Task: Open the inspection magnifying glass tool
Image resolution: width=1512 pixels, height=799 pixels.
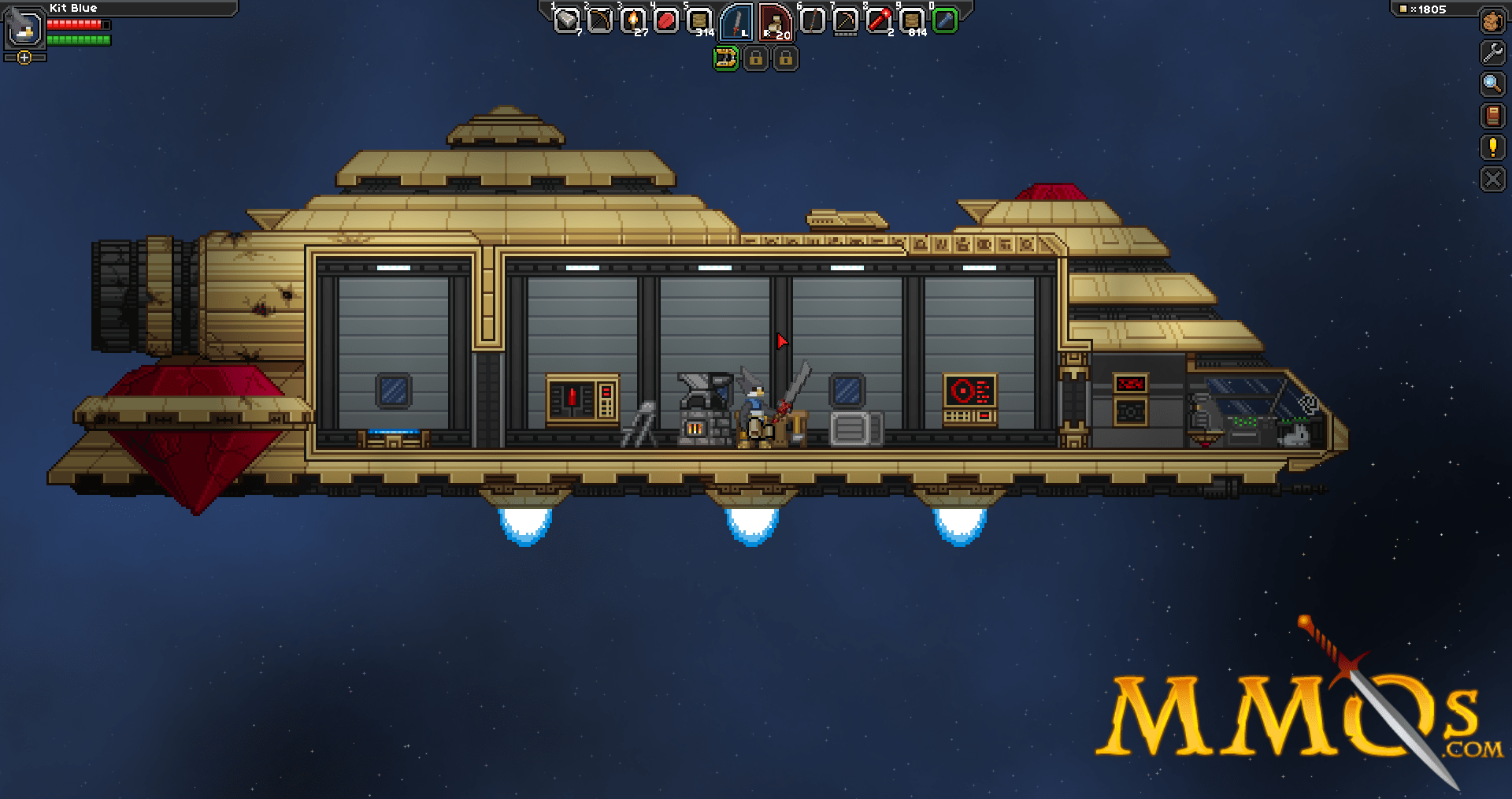Action: pyautogui.click(x=1492, y=82)
